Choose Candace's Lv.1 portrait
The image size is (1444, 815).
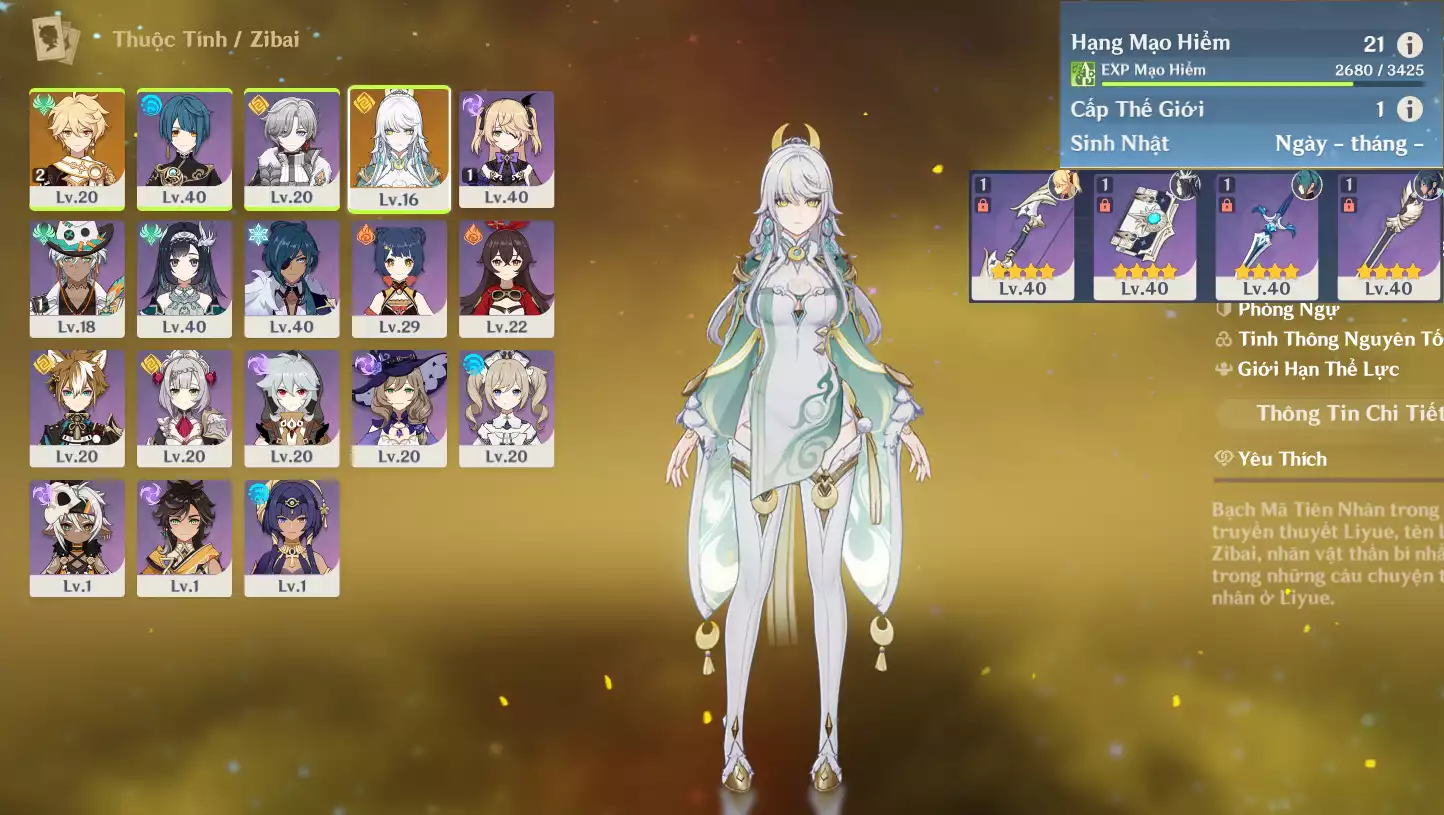tap(291, 538)
